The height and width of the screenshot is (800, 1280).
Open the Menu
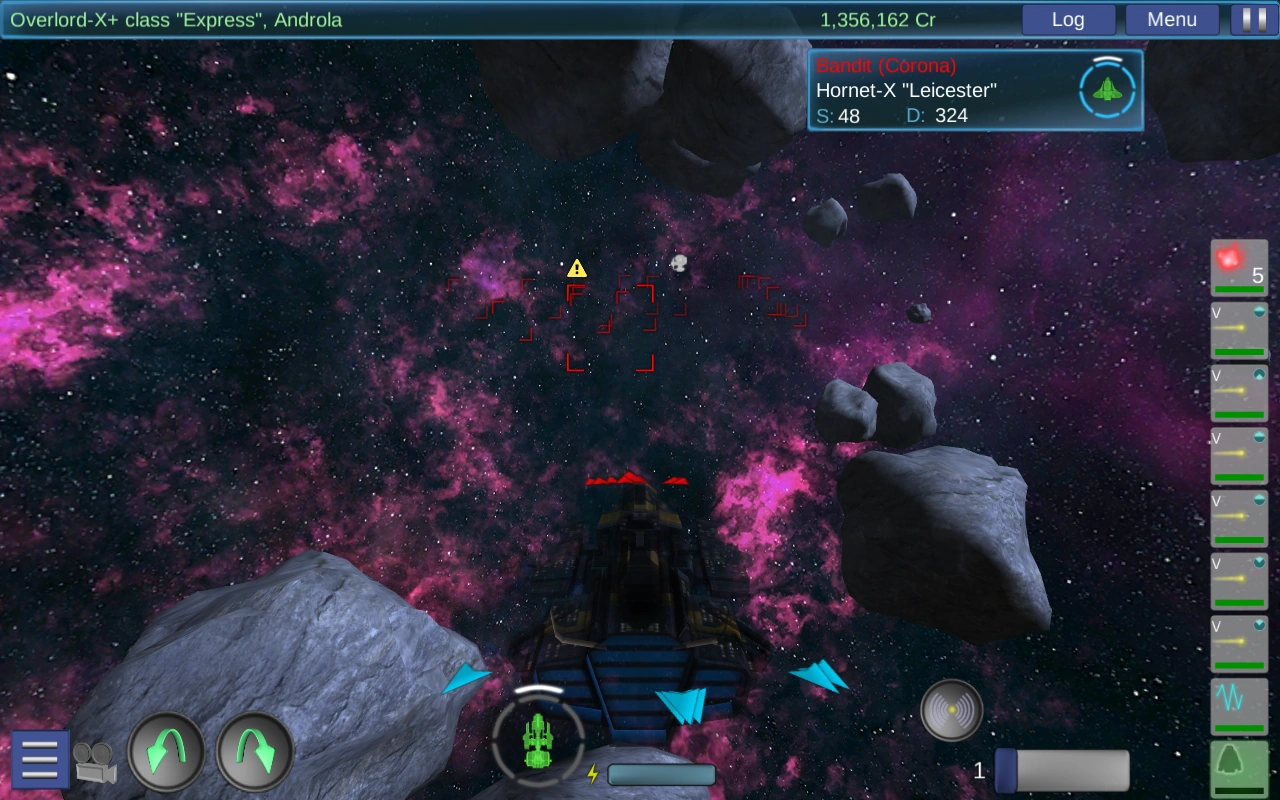pyautogui.click(x=1172, y=19)
